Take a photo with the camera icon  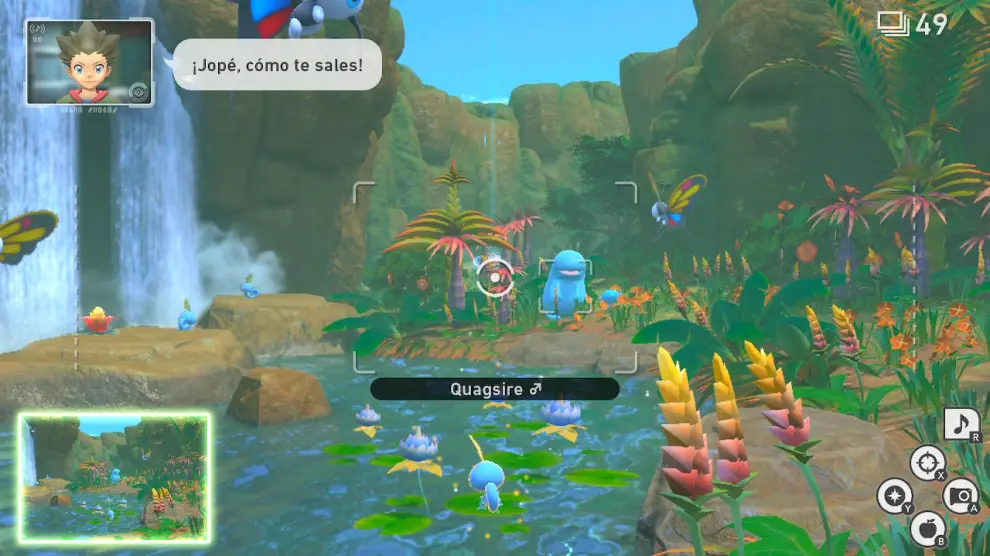[x=961, y=496]
